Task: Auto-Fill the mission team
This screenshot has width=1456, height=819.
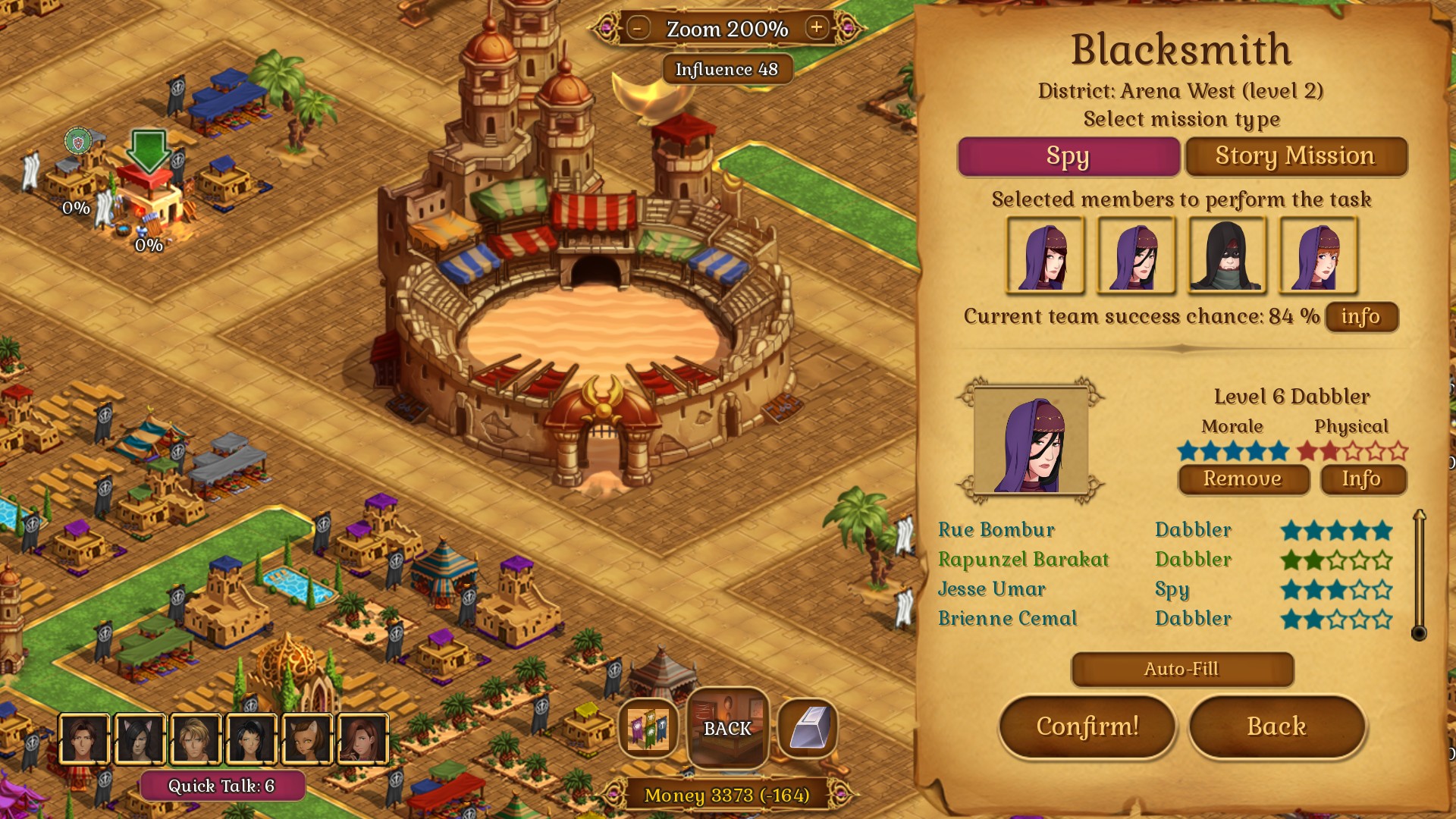Action: coord(1181,670)
